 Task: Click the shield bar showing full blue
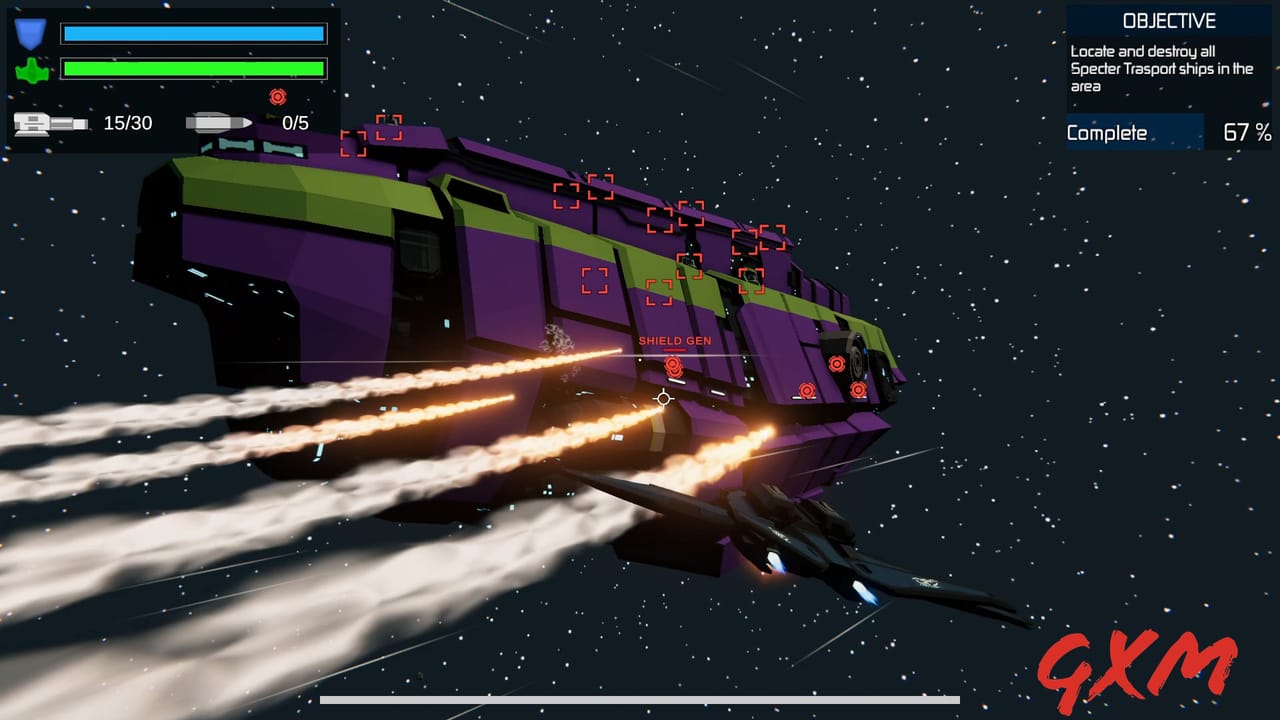pyautogui.click(x=193, y=33)
